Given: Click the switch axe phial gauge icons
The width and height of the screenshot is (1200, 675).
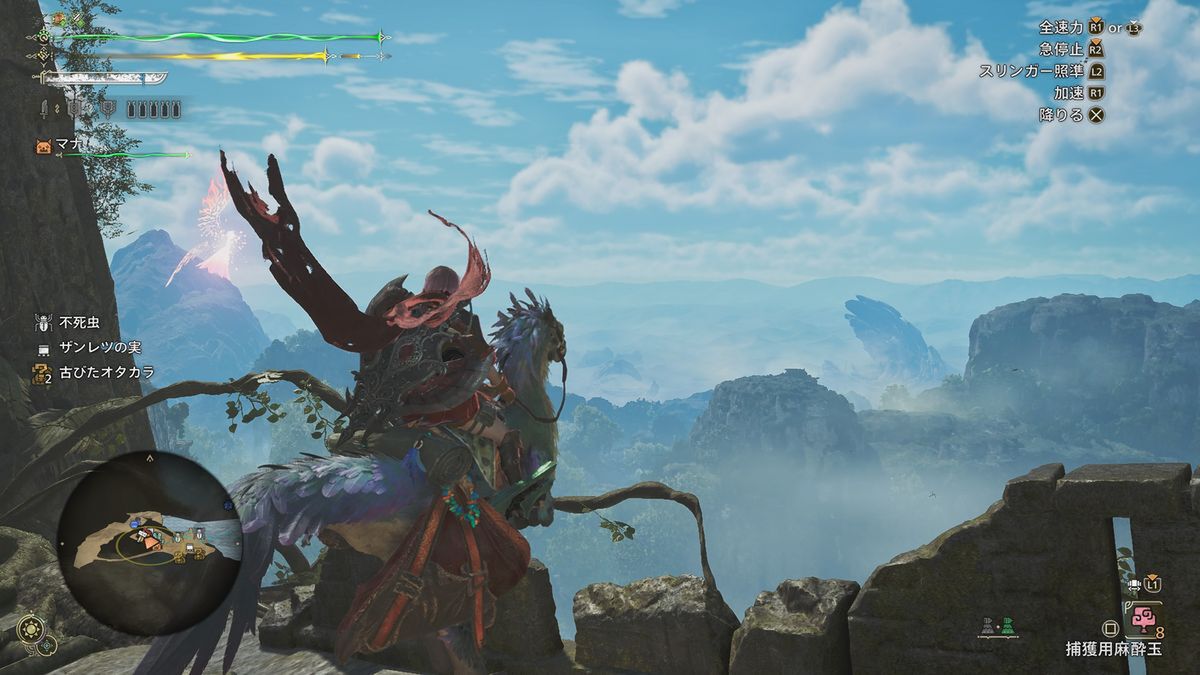Looking at the screenshot, I should (155, 108).
